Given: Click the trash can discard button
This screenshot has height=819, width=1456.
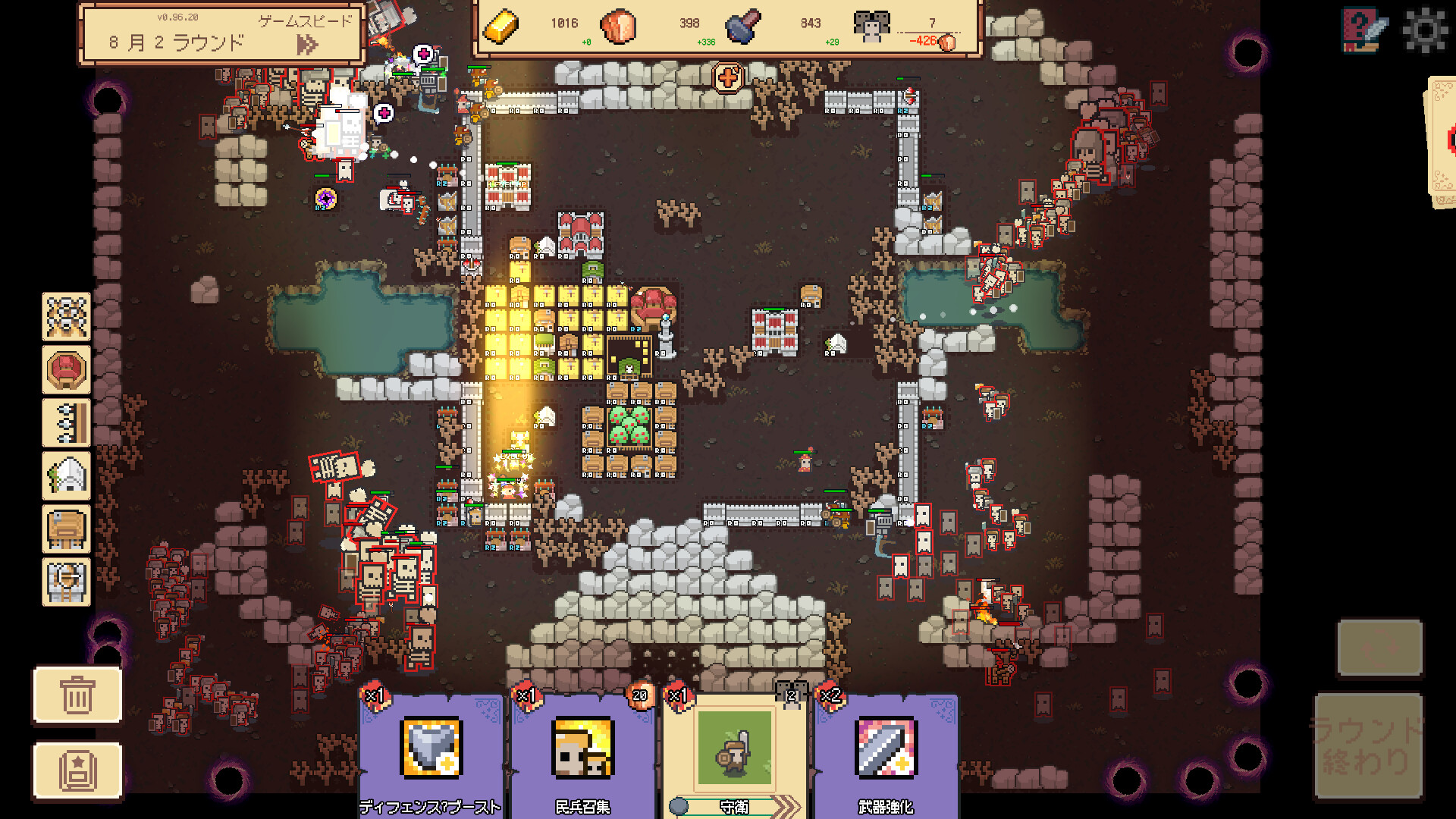Looking at the screenshot, I should pyautogui.click(x=77, y=695).
